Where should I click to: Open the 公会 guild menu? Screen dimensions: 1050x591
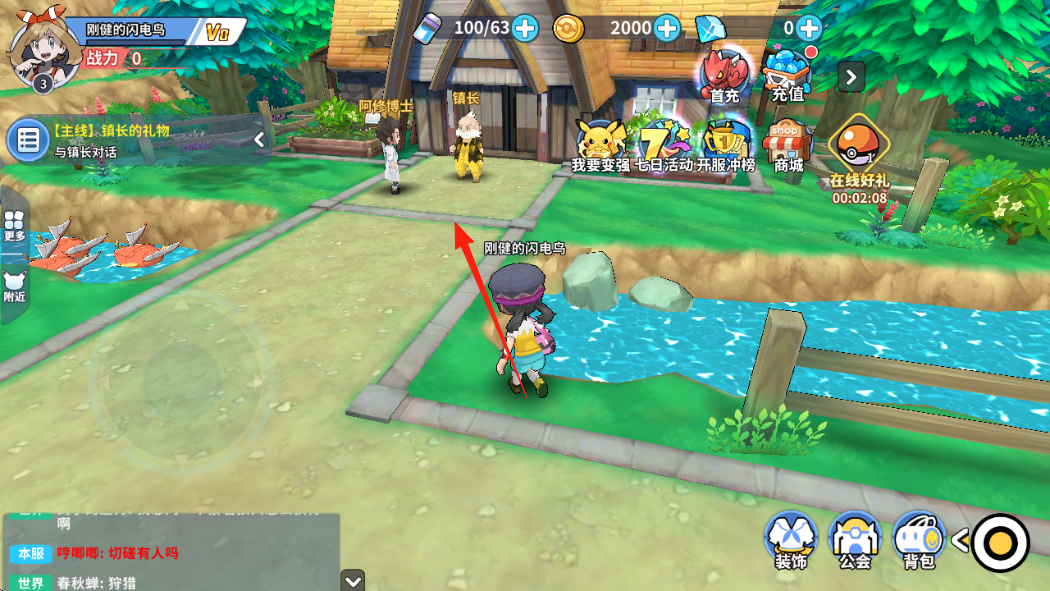point(855,541)
